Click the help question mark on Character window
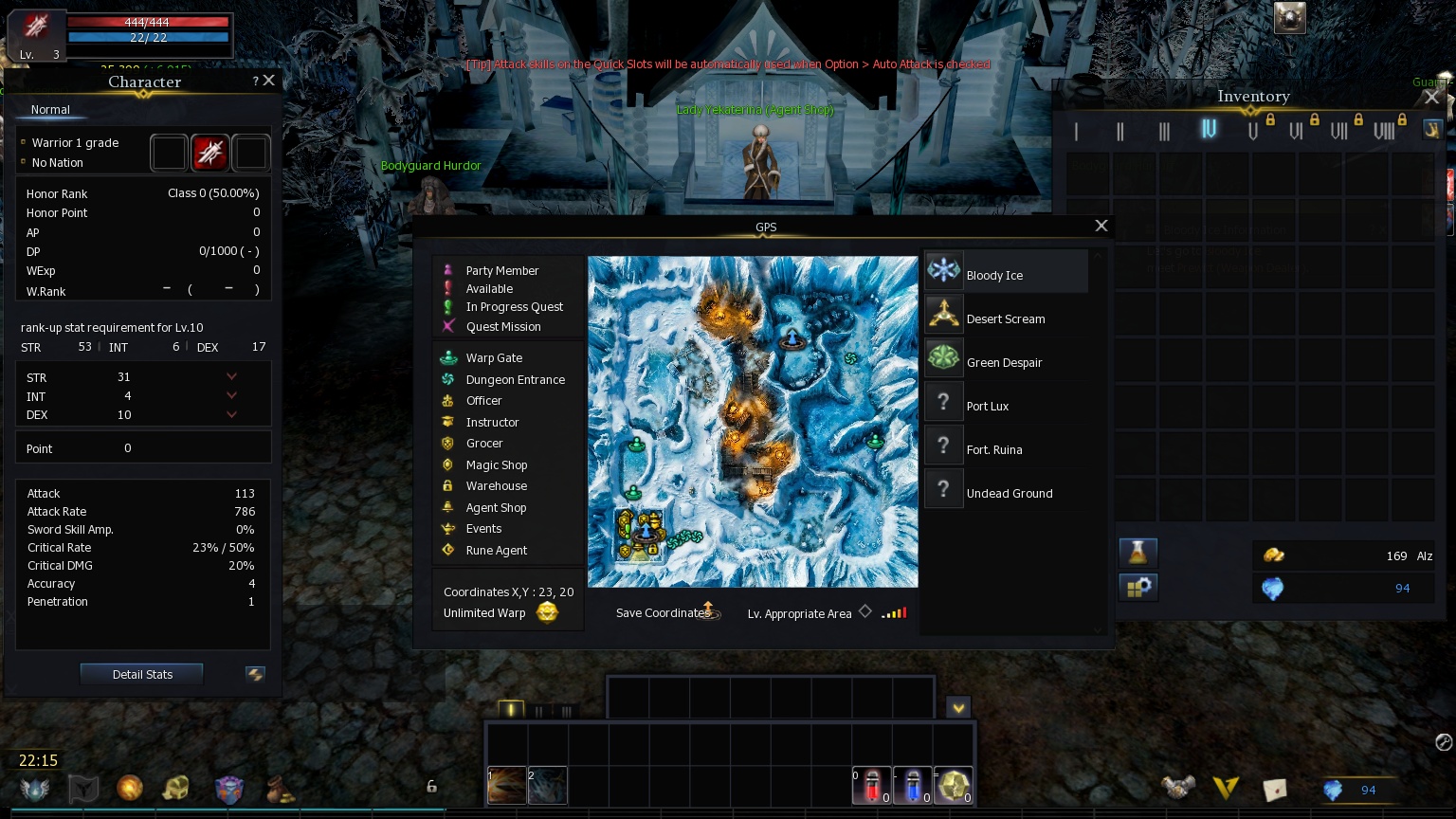Viewport: 1456px width, 819px height. click(x=255, y=82)
